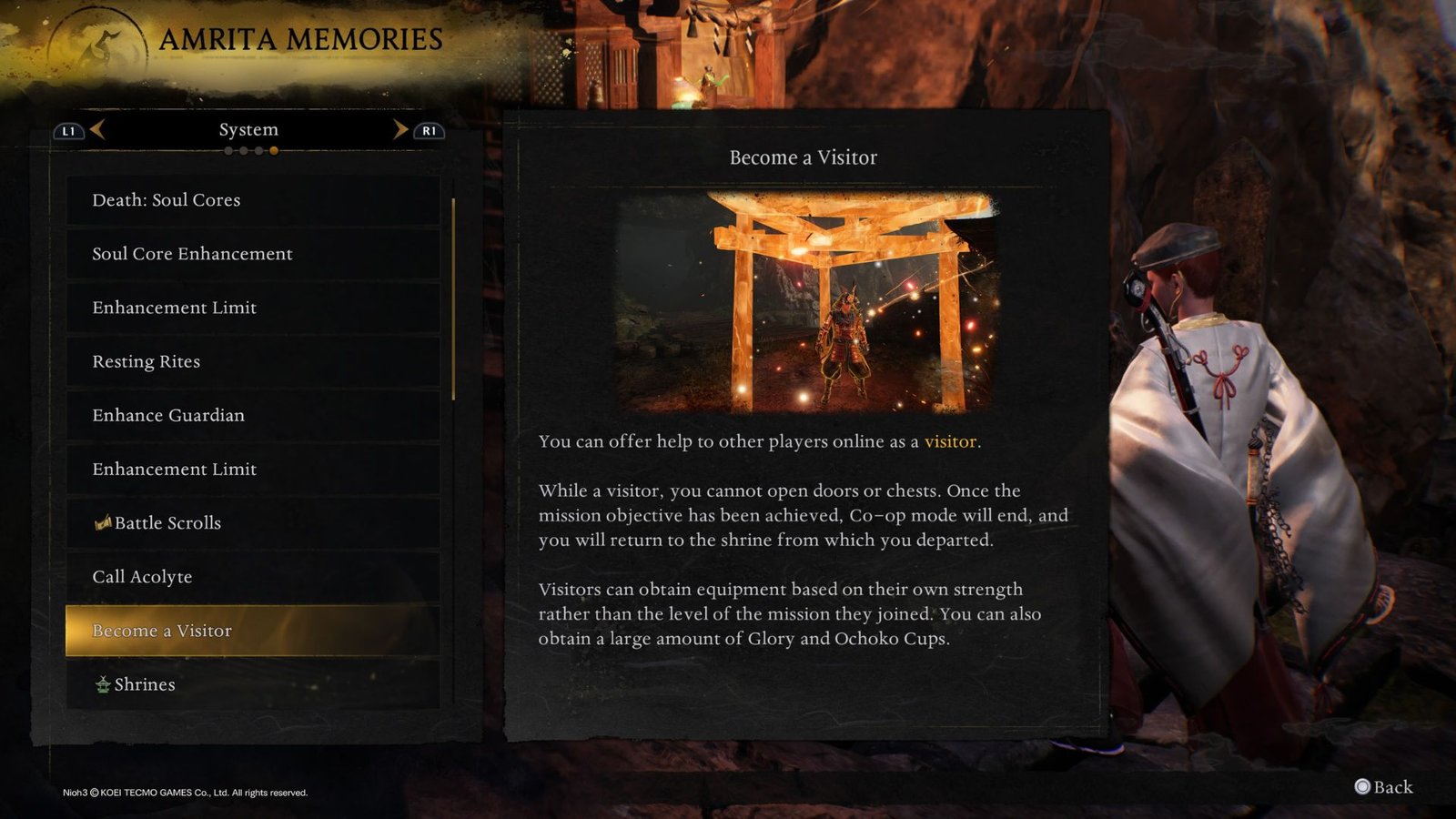
Task: Click the green Shrines shrine icon
Action: (x=103, y=684)
